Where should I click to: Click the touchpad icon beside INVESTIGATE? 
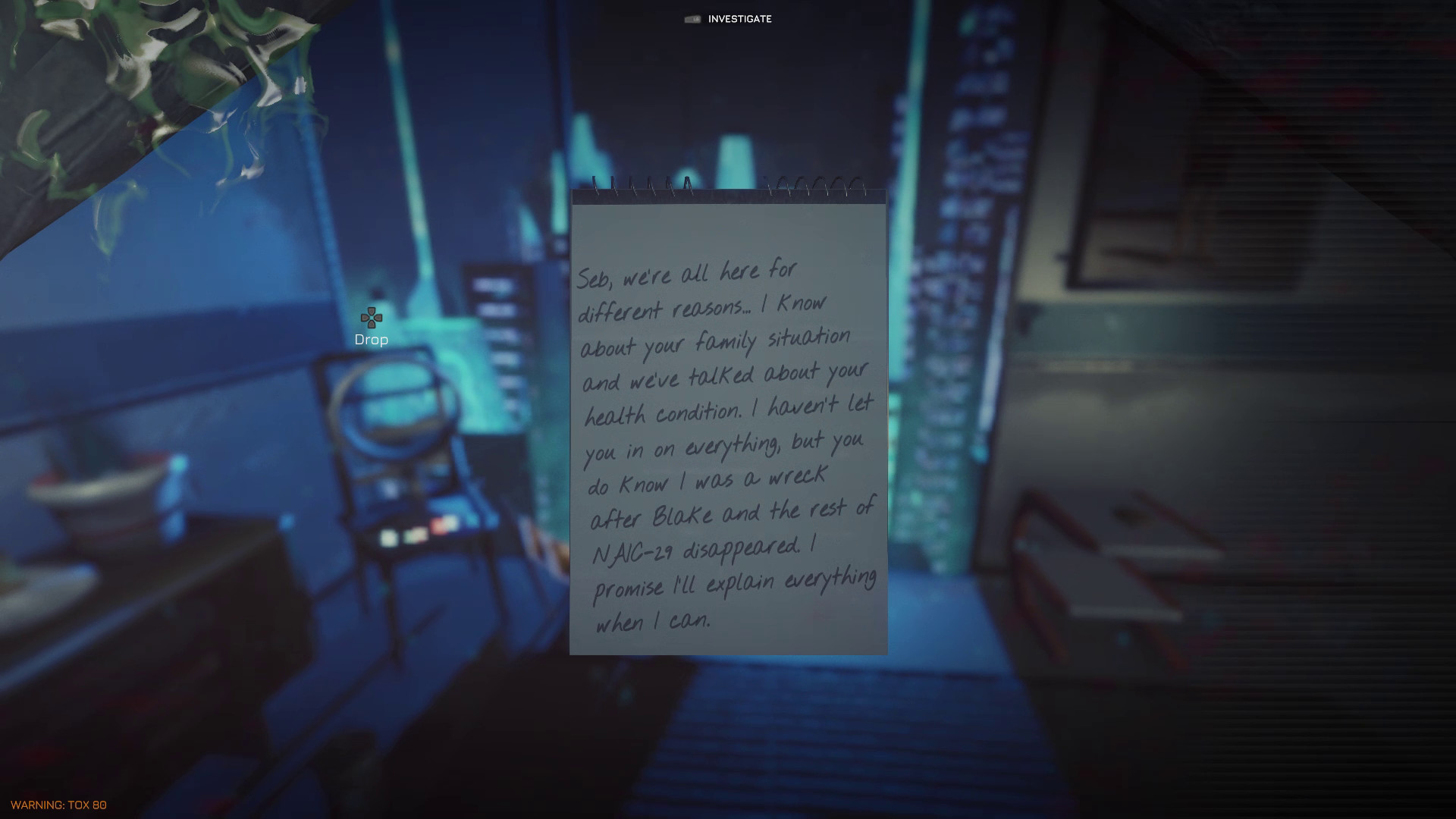click(692, 19)
